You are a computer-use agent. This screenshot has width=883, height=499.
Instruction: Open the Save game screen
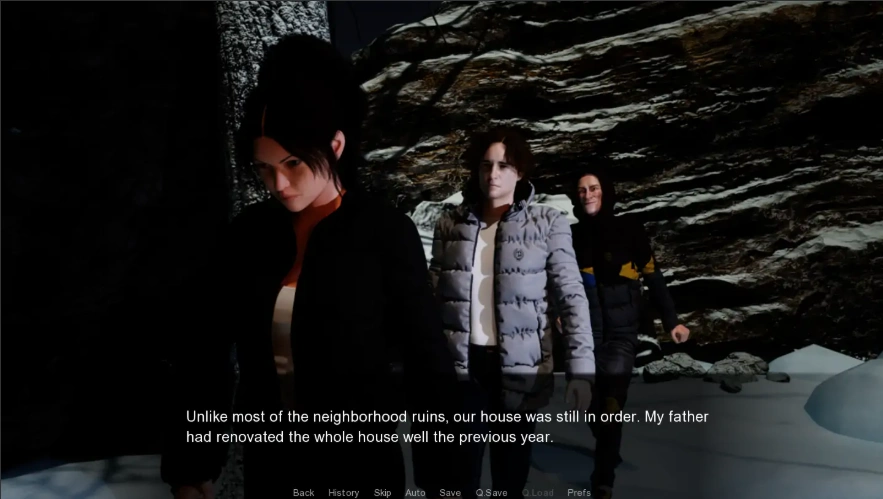[x=450, y=492]
